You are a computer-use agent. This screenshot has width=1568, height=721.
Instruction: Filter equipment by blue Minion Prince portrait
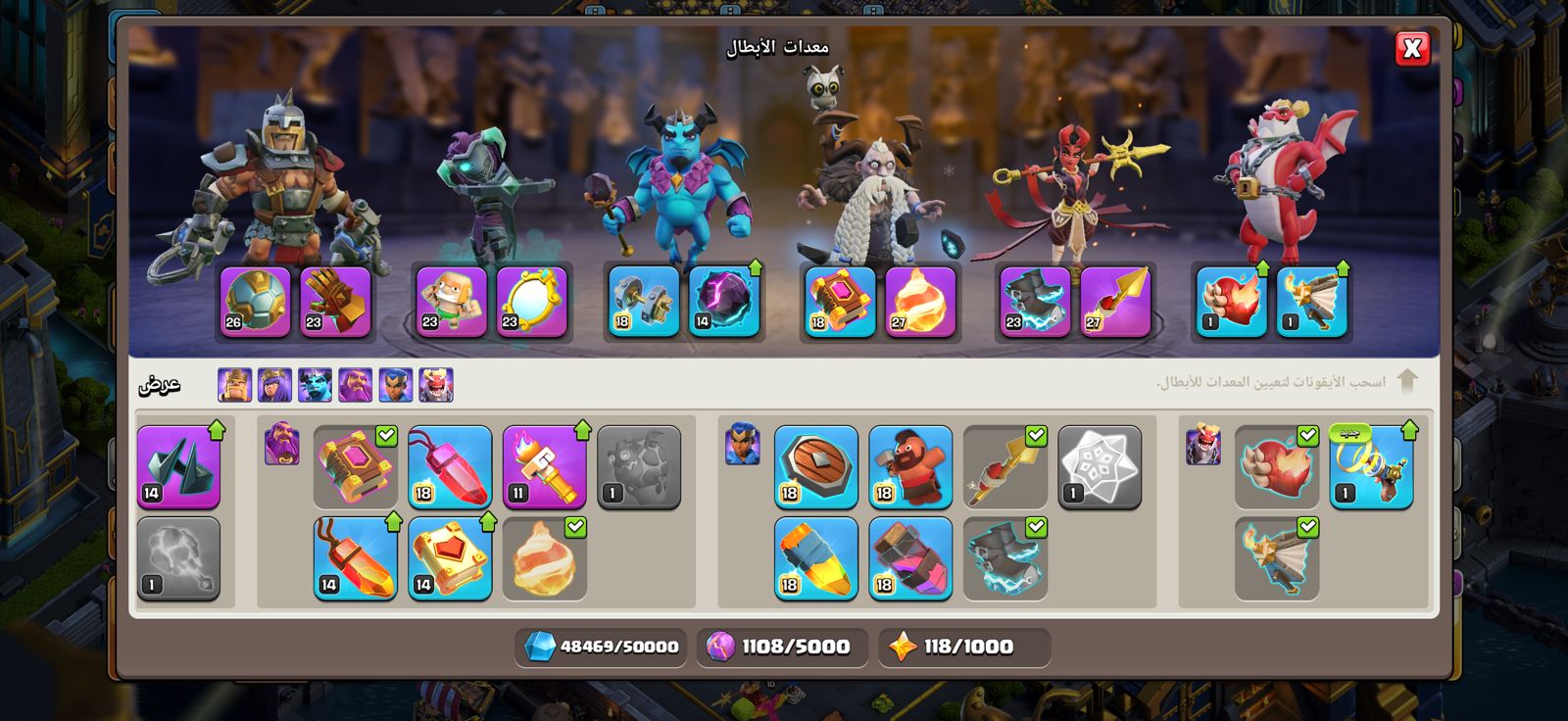click(316, 385)
